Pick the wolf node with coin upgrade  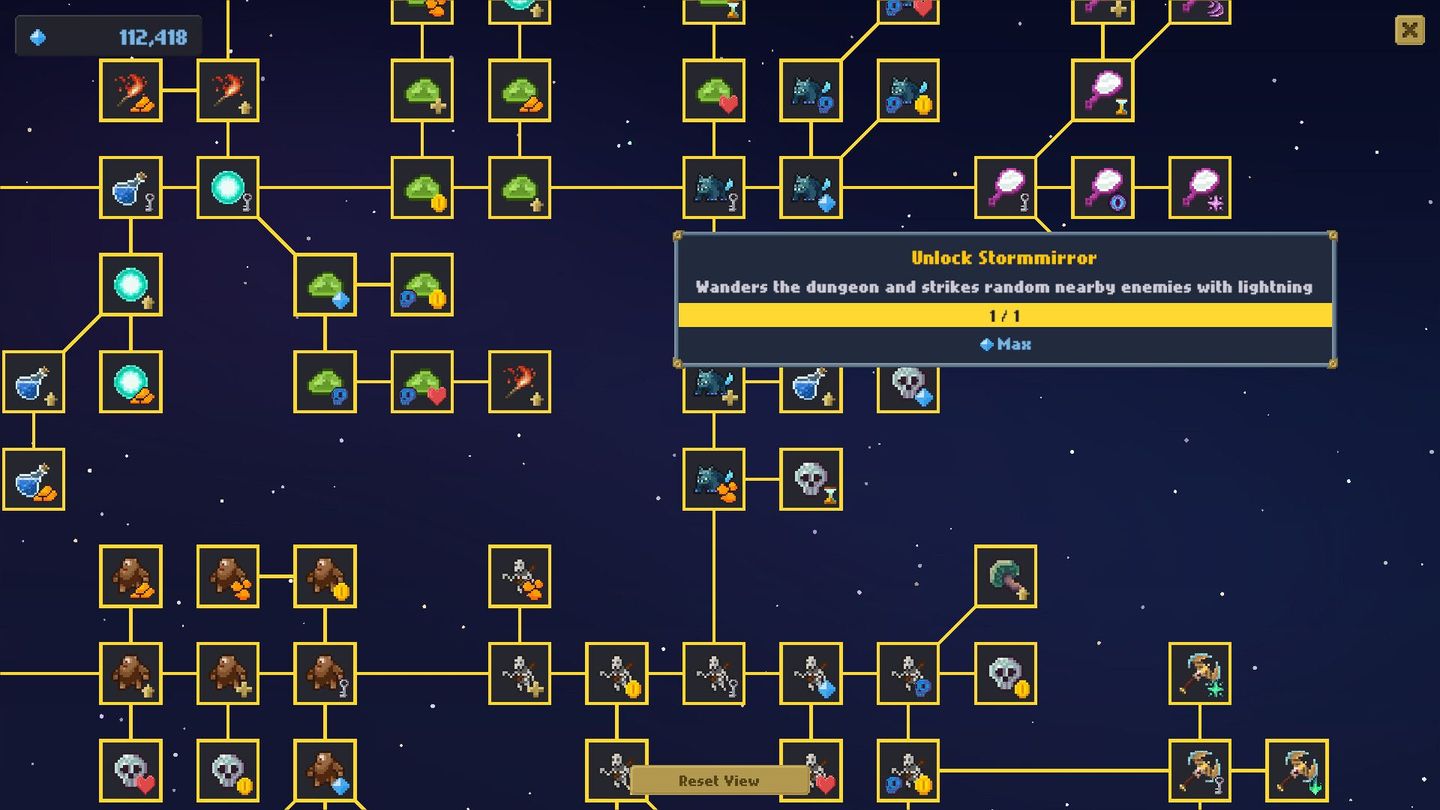pyautogui.click(x=908, y=90)
